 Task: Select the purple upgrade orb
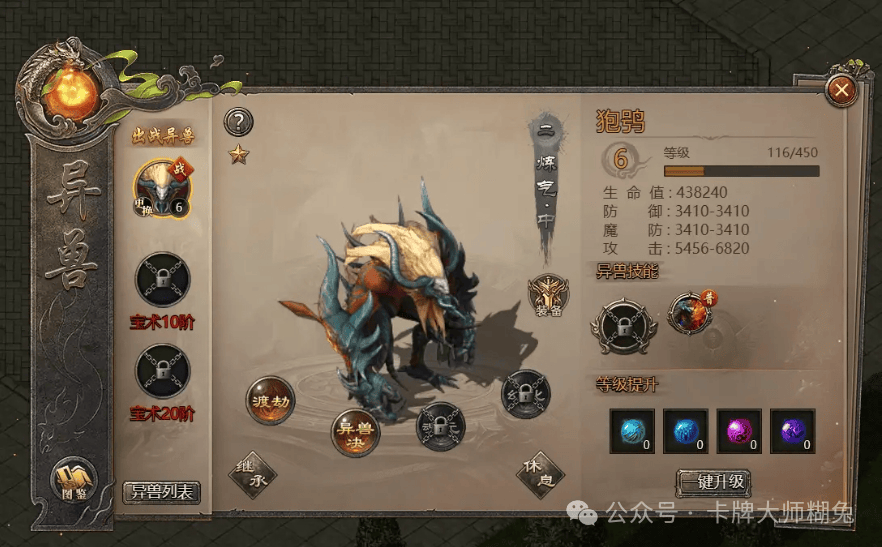coord(792,430)
